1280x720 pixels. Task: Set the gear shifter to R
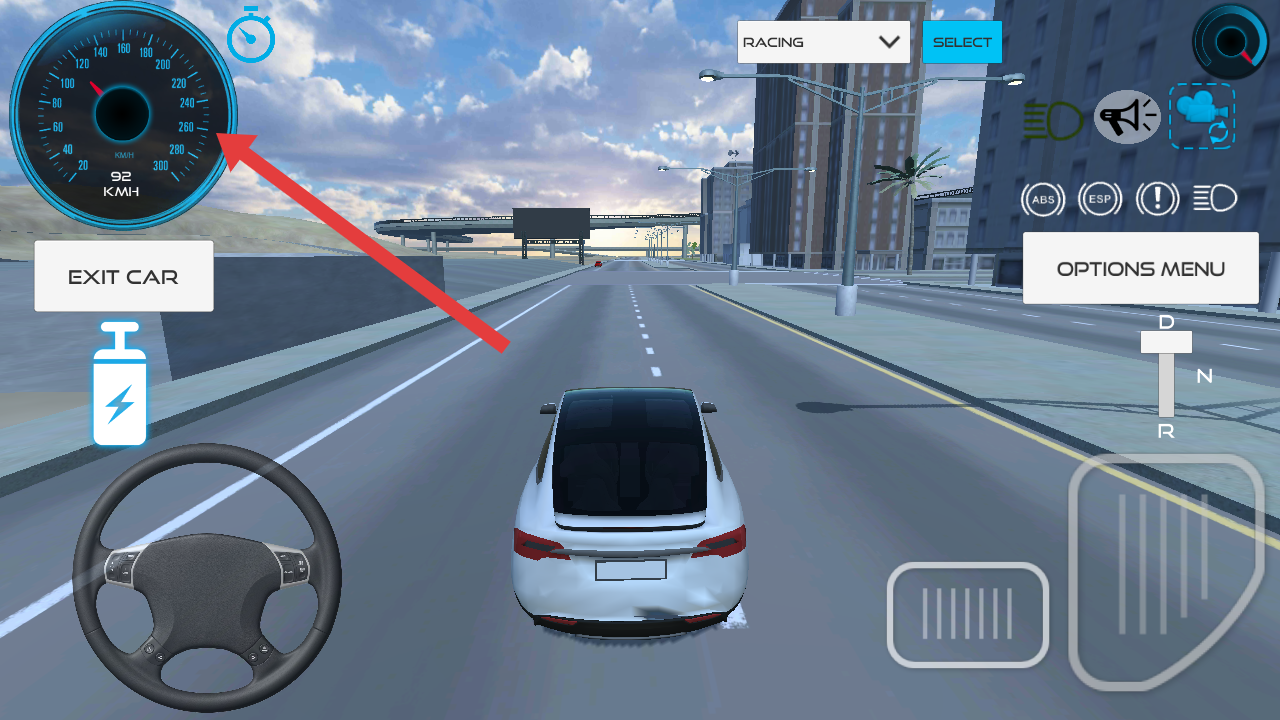point(1166,431)
